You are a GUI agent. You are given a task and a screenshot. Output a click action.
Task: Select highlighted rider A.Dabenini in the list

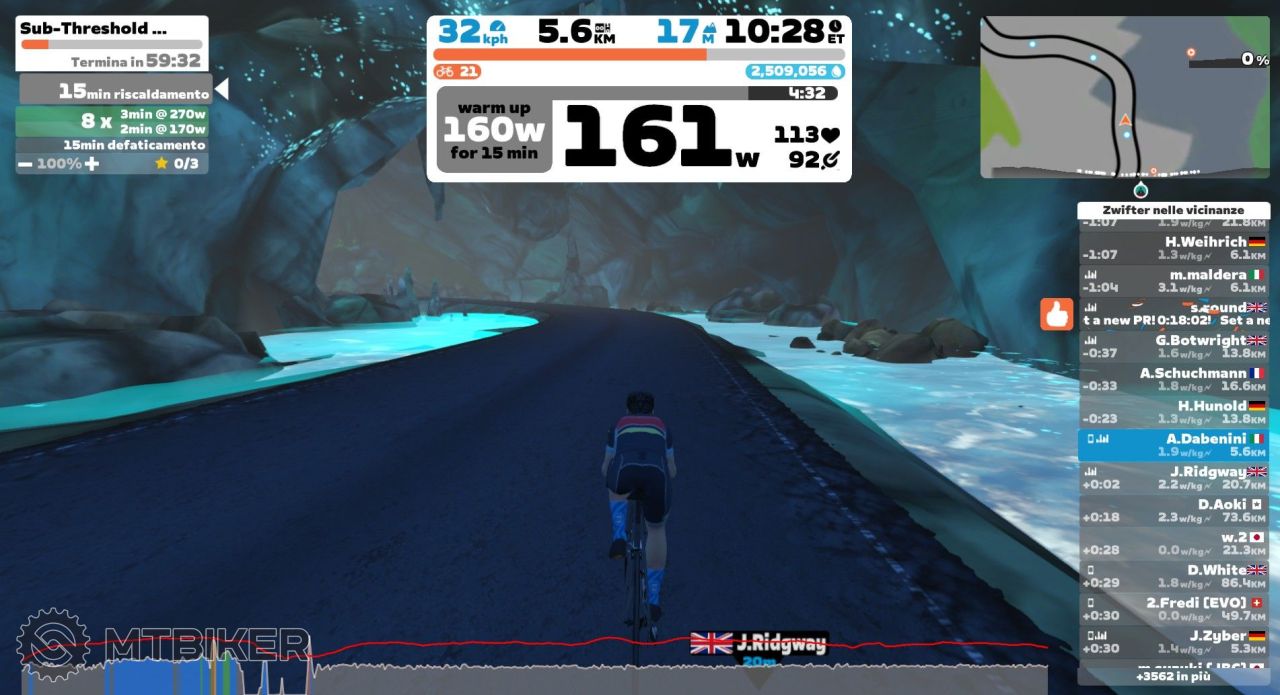tap(1173, 445)
